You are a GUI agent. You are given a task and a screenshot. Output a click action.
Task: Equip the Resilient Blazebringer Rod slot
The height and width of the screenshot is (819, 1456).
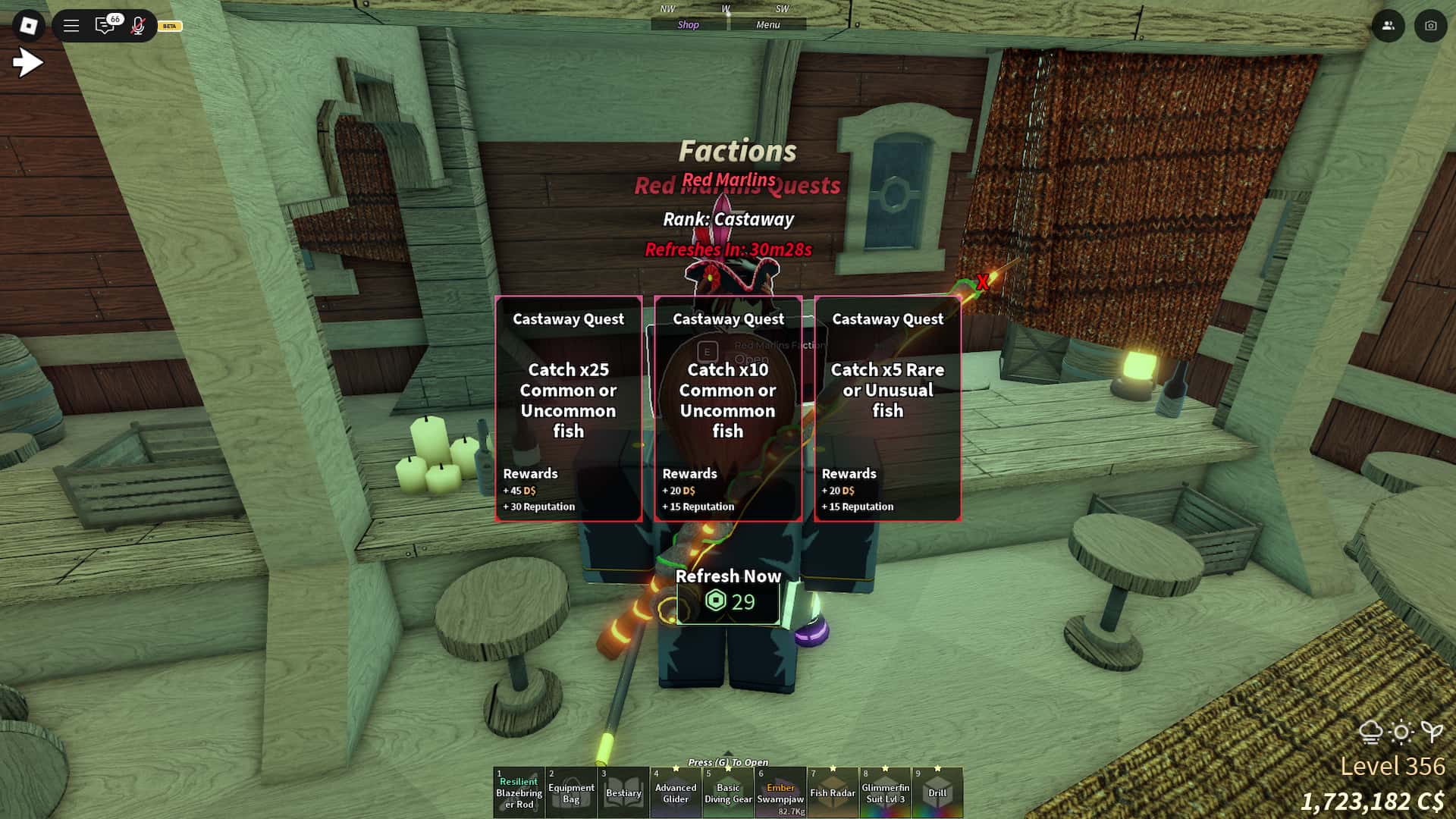[x=519, y=792]
